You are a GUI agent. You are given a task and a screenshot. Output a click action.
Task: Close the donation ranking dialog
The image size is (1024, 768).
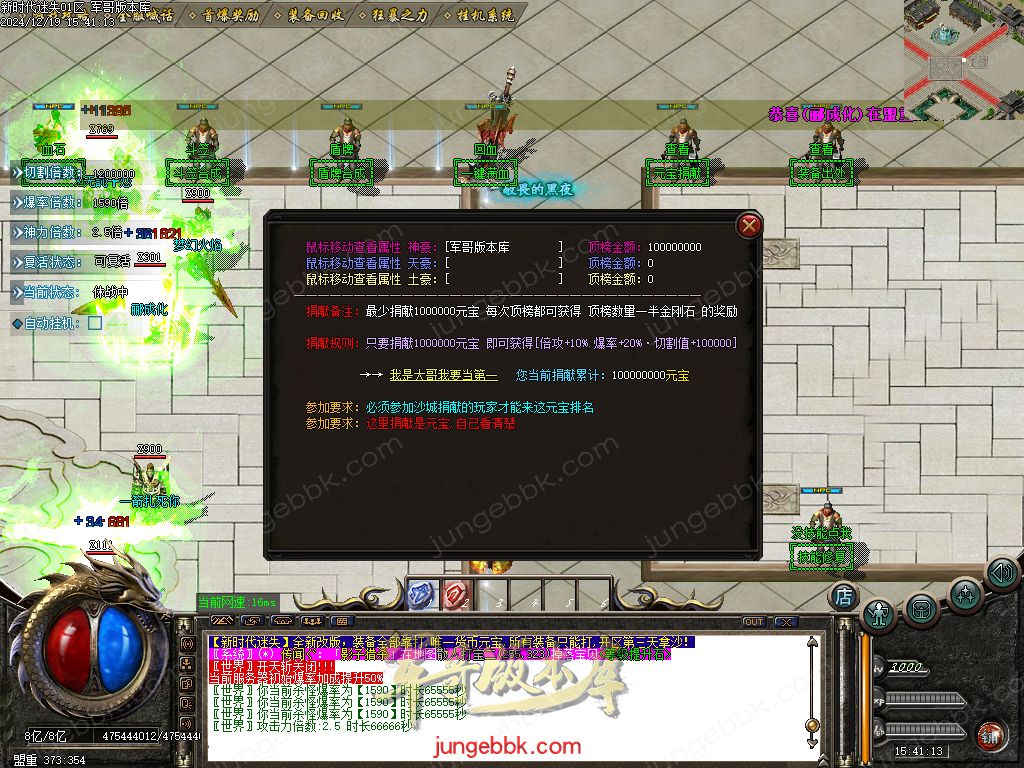748,226
